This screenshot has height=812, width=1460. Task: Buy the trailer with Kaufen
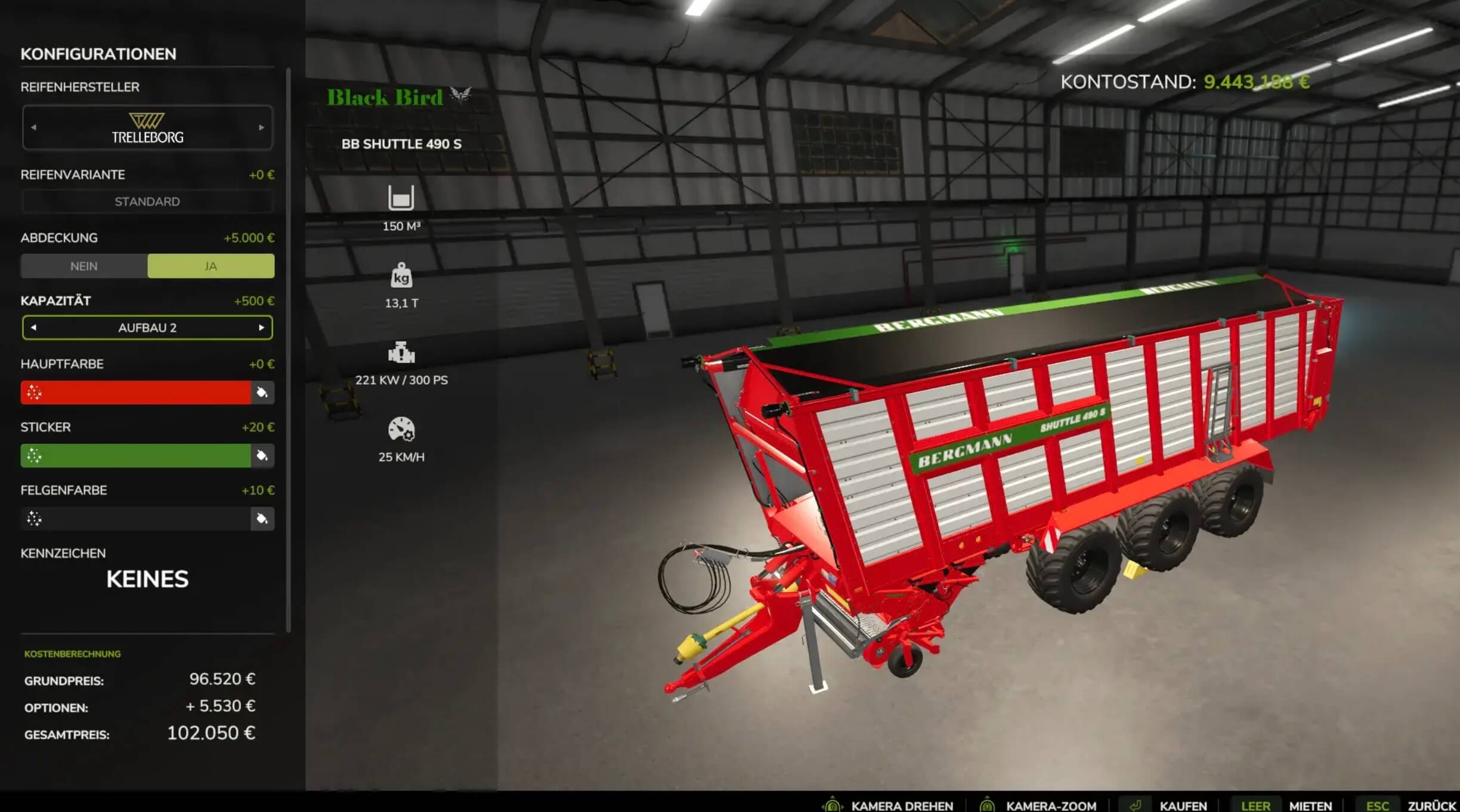point(1183,805)
